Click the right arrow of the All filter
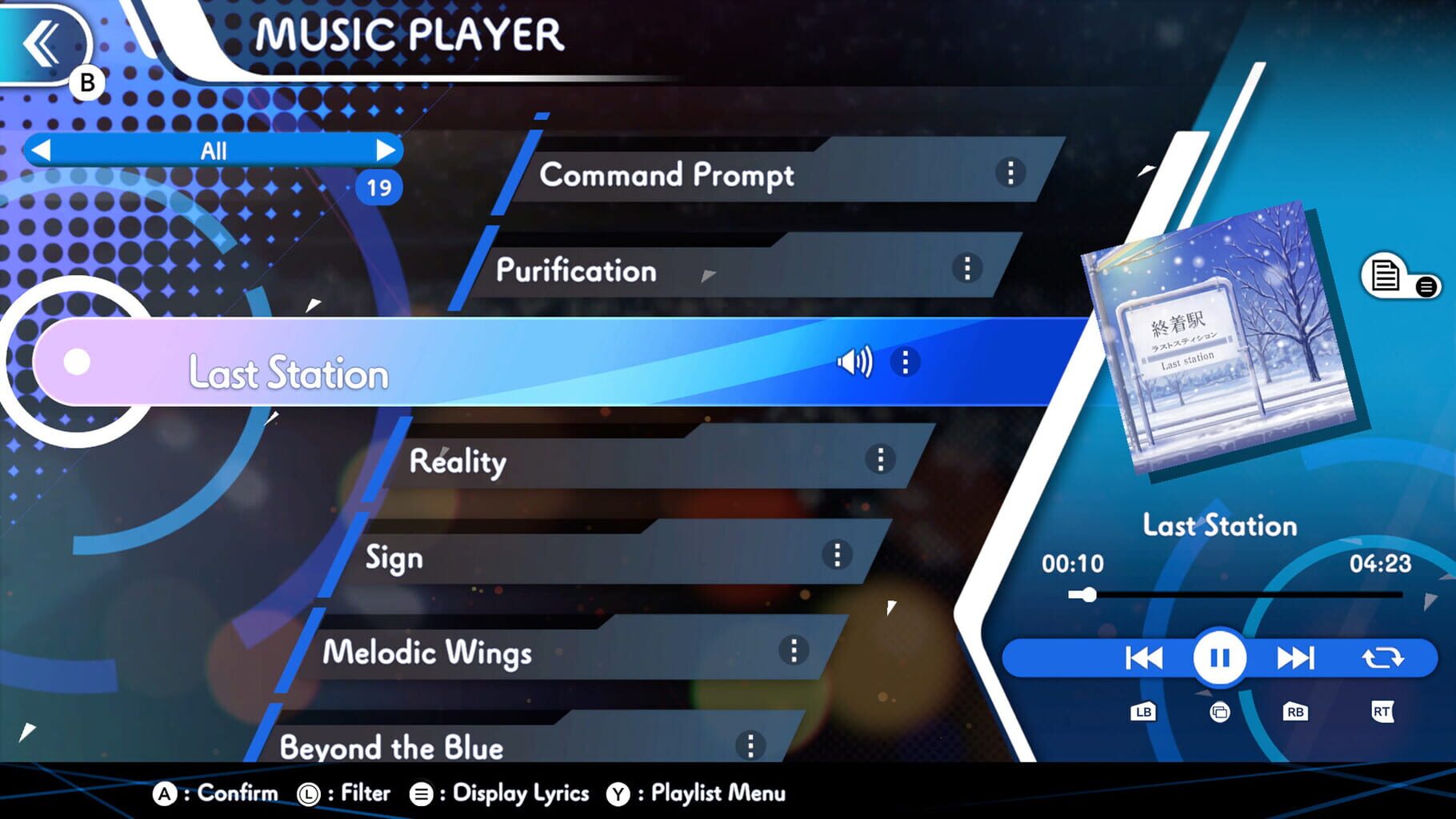 click(388, 150)
